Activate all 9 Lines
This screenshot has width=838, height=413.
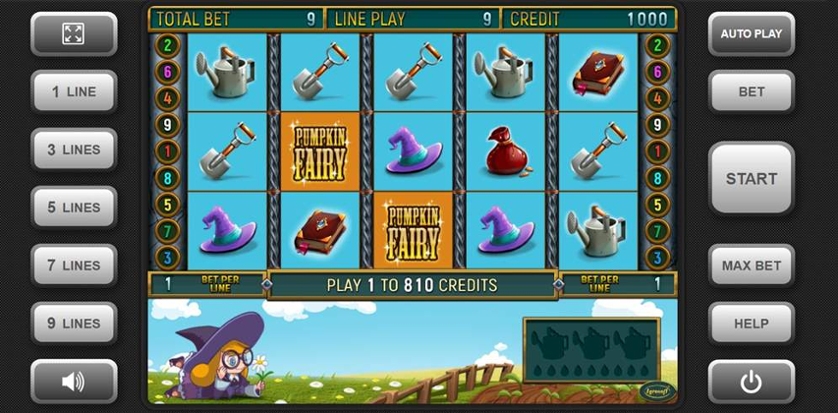point(73,323)
